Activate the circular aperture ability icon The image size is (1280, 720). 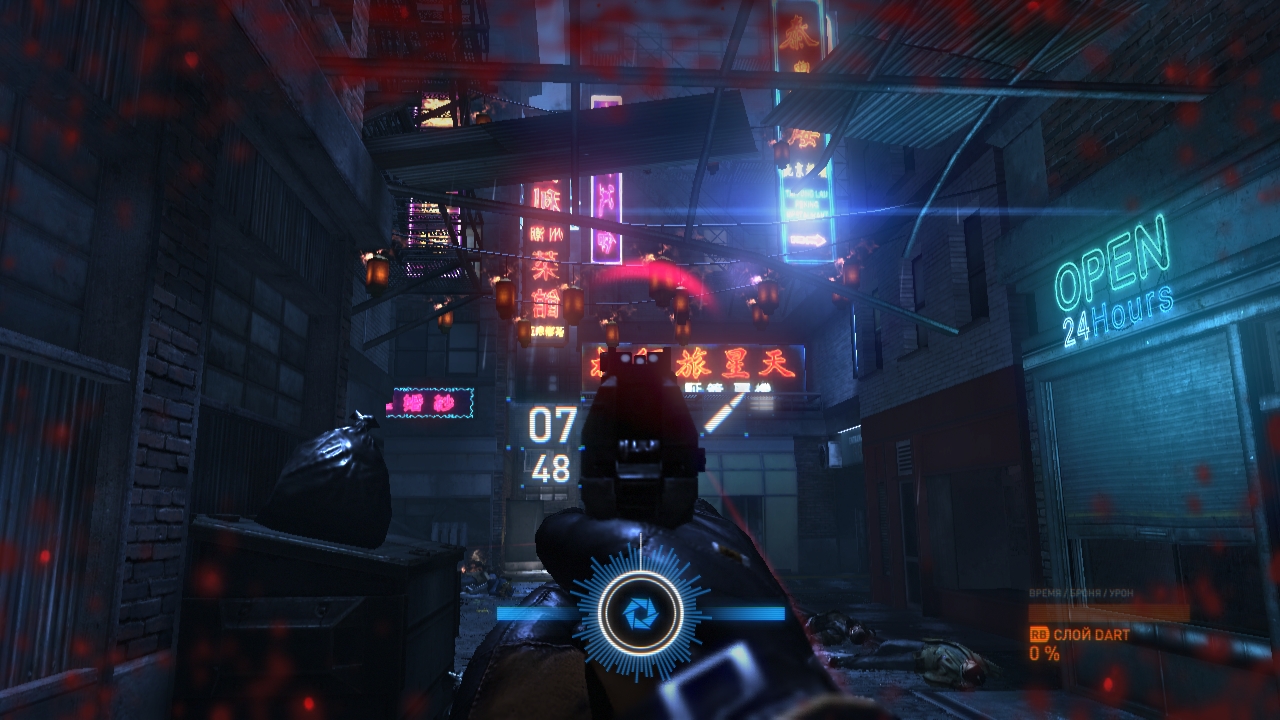[x=640, y=610]
